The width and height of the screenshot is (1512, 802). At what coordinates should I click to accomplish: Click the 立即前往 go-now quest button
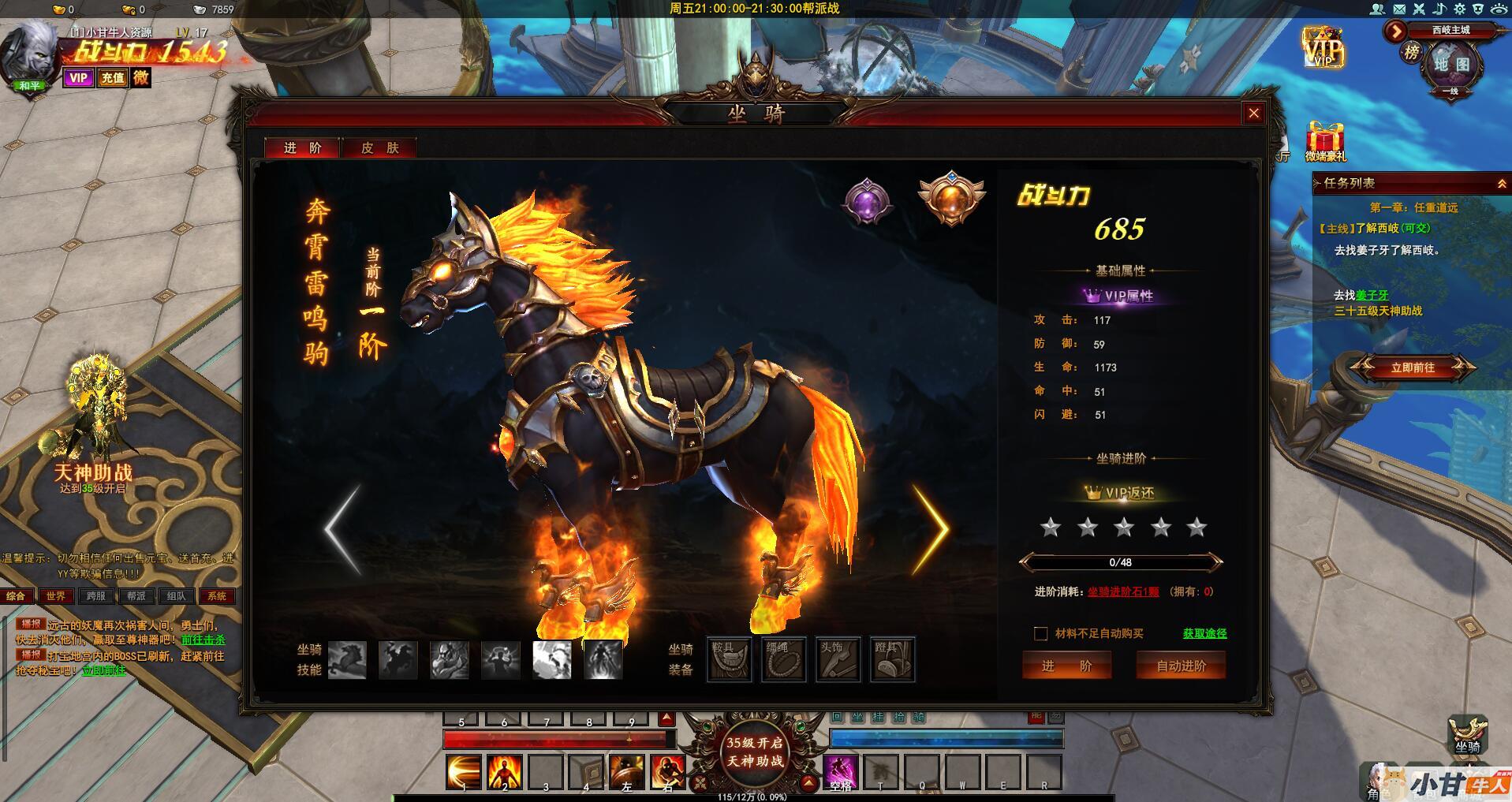coord(1412,367)
